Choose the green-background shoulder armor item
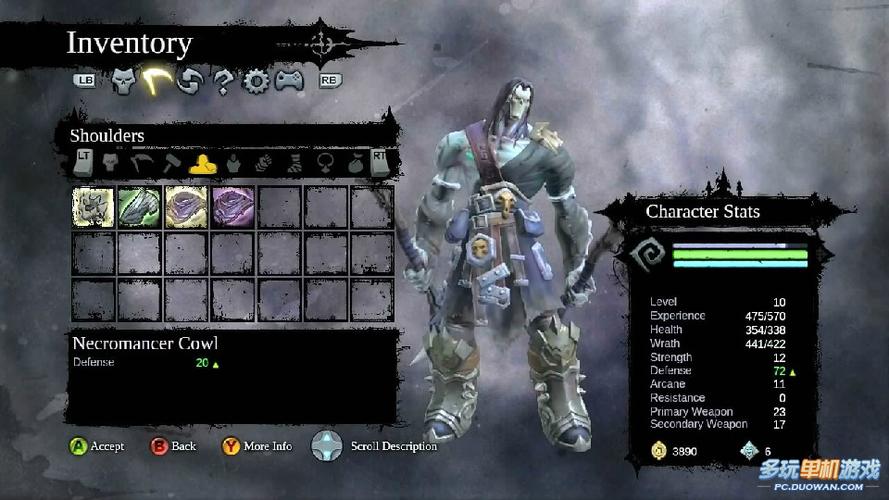889x500 pixels. click(139, 207)
